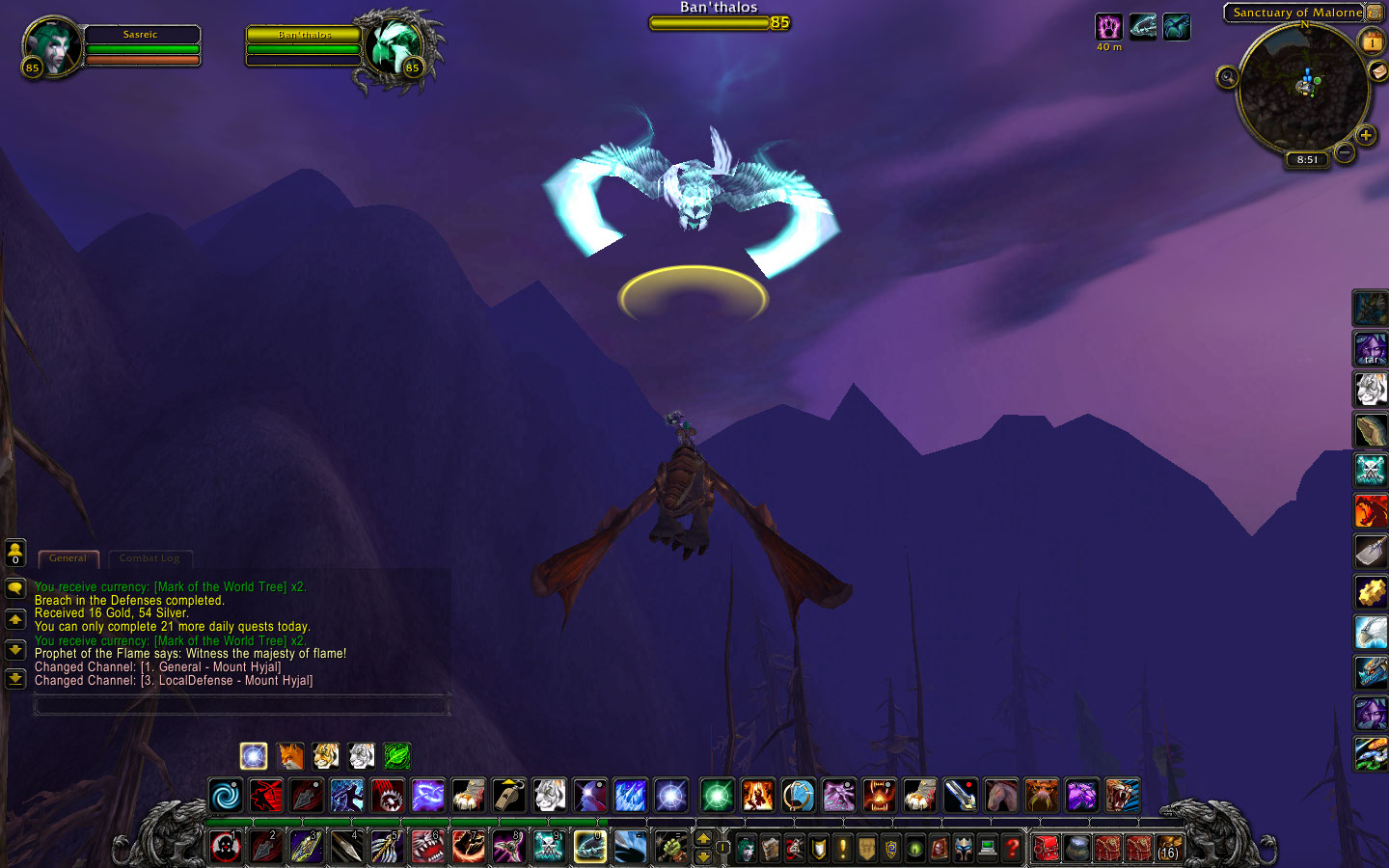Toggle the minimap tracking magnifier button
The image size is (1389, 868).
(x=1227, y=77)
